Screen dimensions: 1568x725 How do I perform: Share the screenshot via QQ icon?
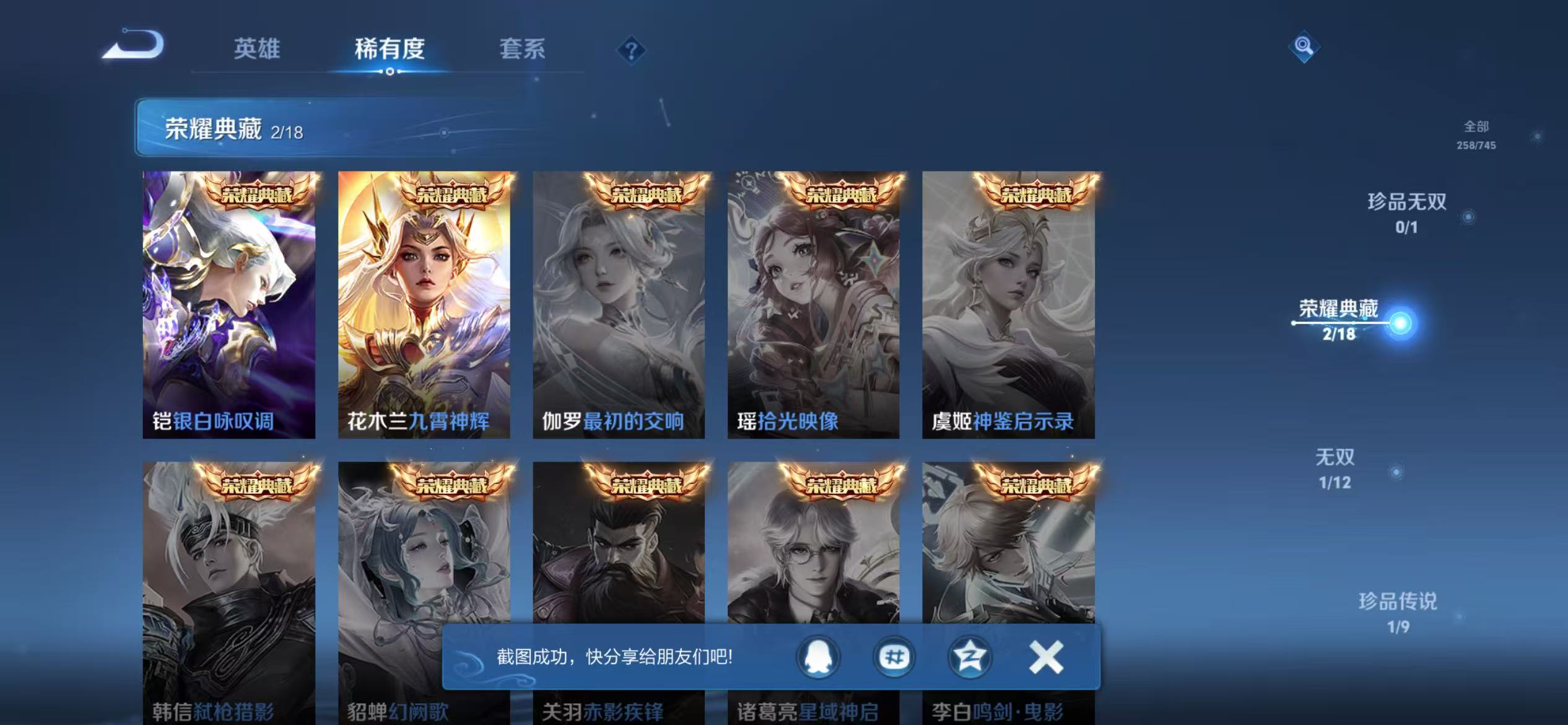pos(816,657)
